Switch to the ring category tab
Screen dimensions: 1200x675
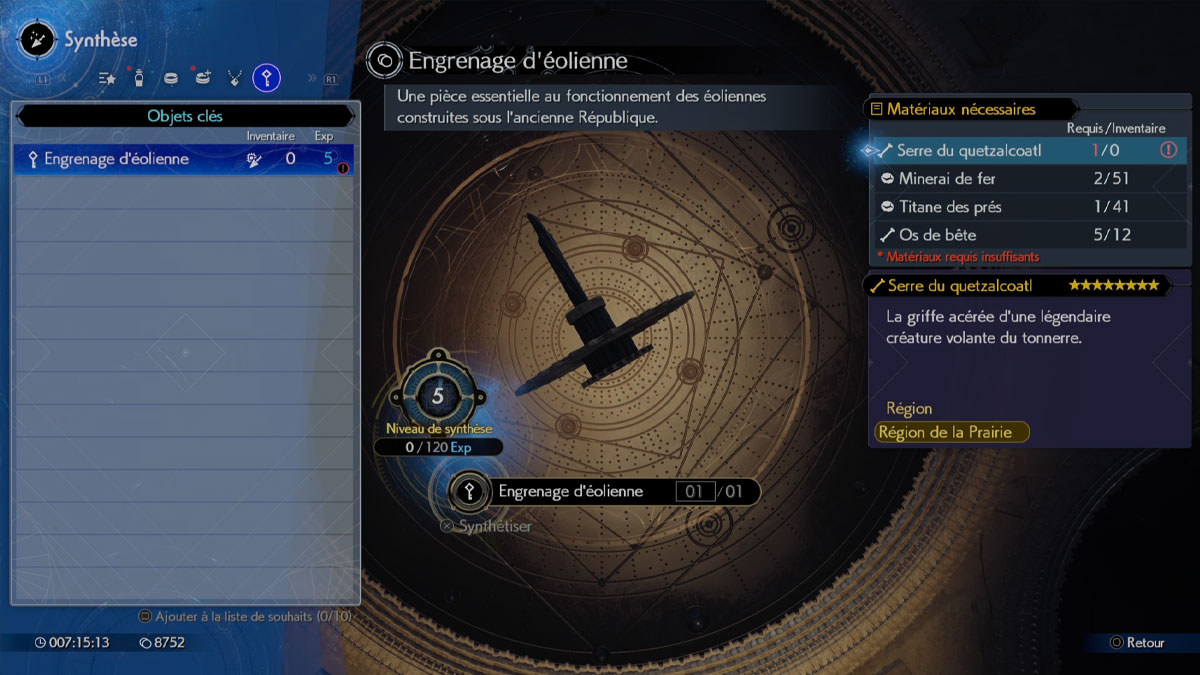coord(171,77)
